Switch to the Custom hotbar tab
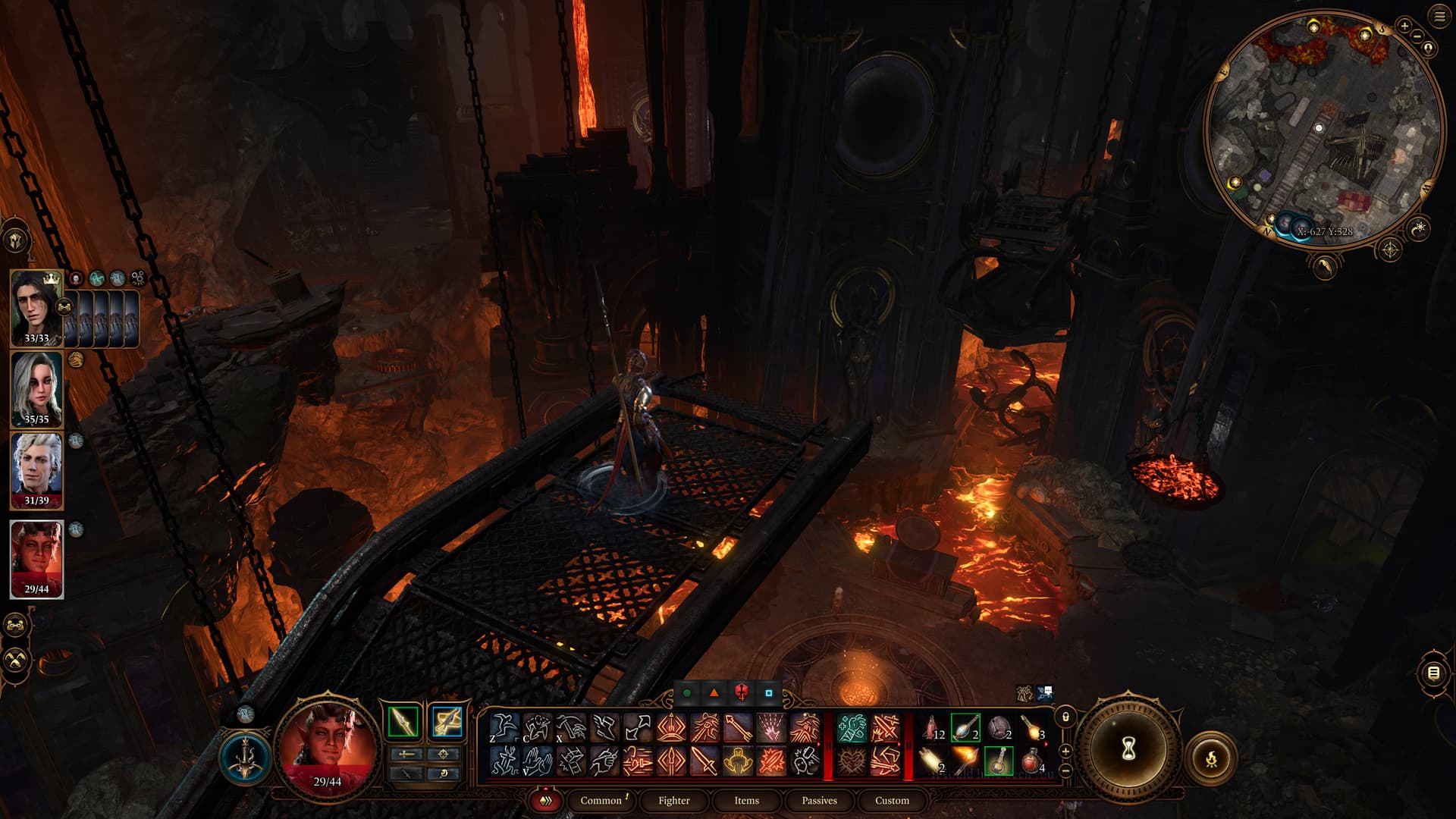The width and height of the screenshot is (1456, 819). click(x=892, y=800)
